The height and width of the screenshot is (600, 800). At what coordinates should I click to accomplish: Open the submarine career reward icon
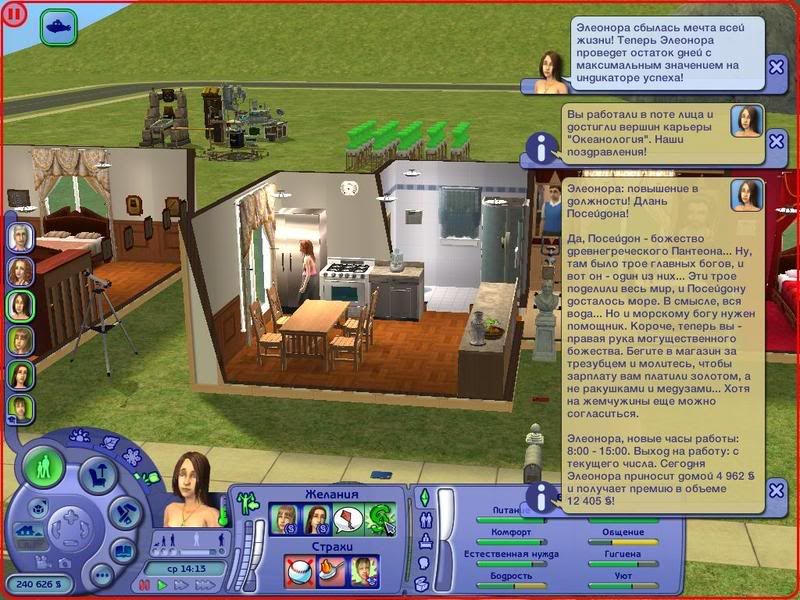pos(59,23)
